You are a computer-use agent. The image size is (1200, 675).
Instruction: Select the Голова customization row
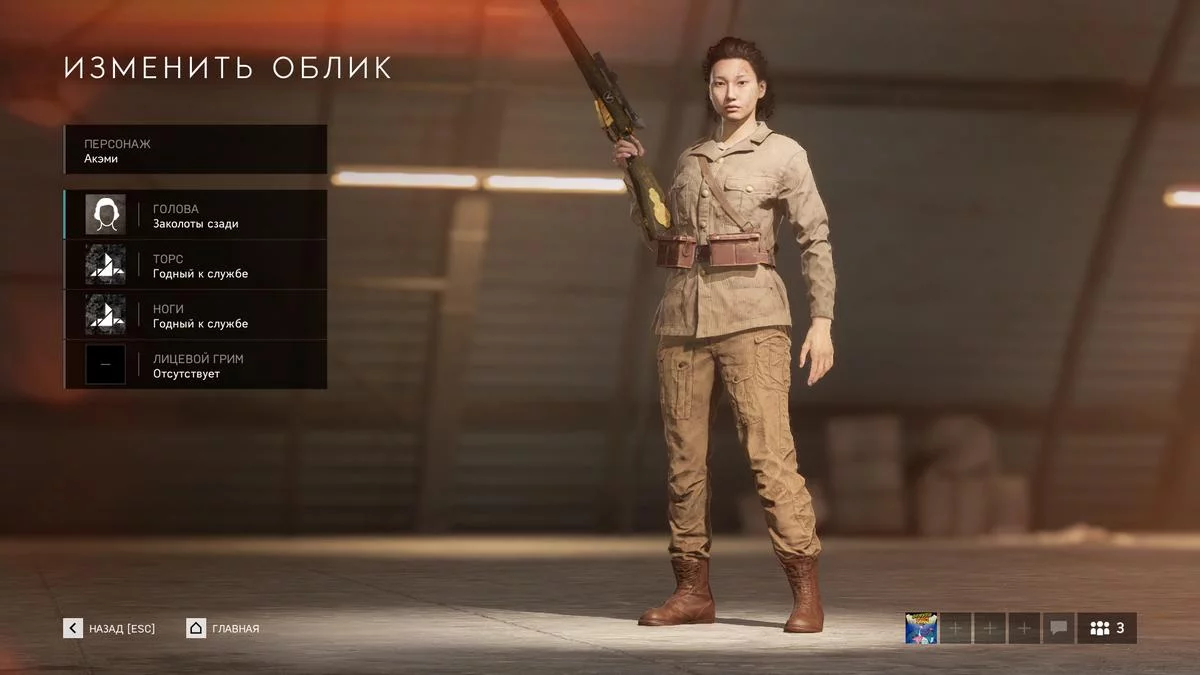(x=196, y=215)
